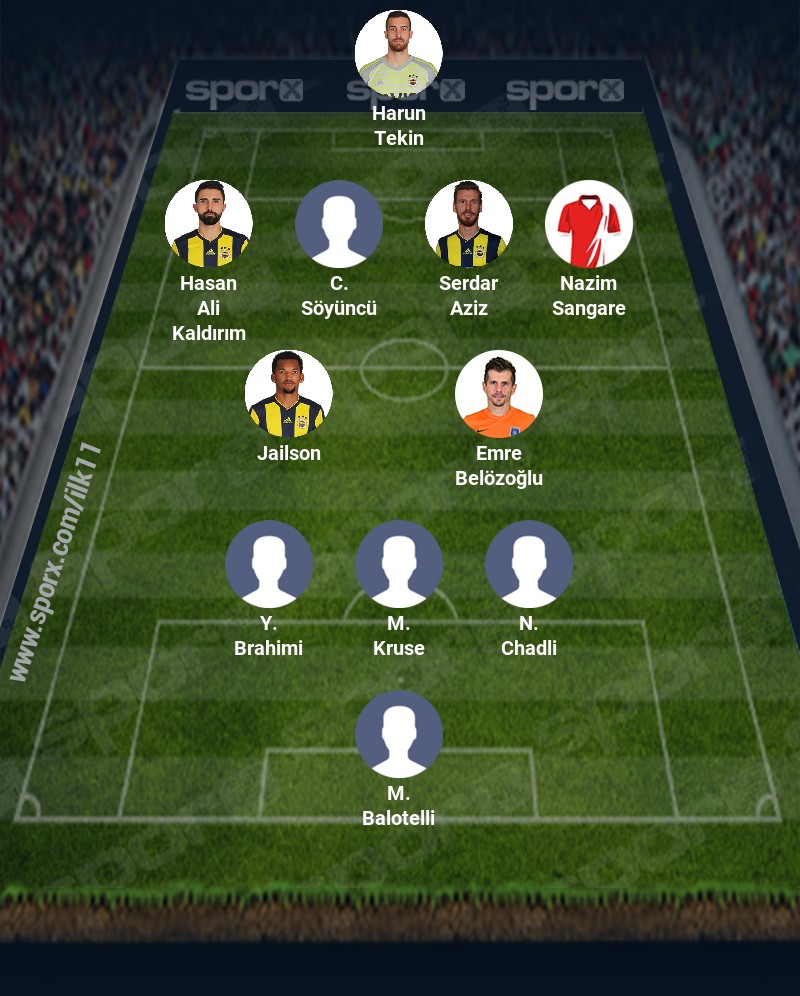Select goalkeeper Harun Tekin's portrait
Screen dimensions: 800x996
(399, 54)
